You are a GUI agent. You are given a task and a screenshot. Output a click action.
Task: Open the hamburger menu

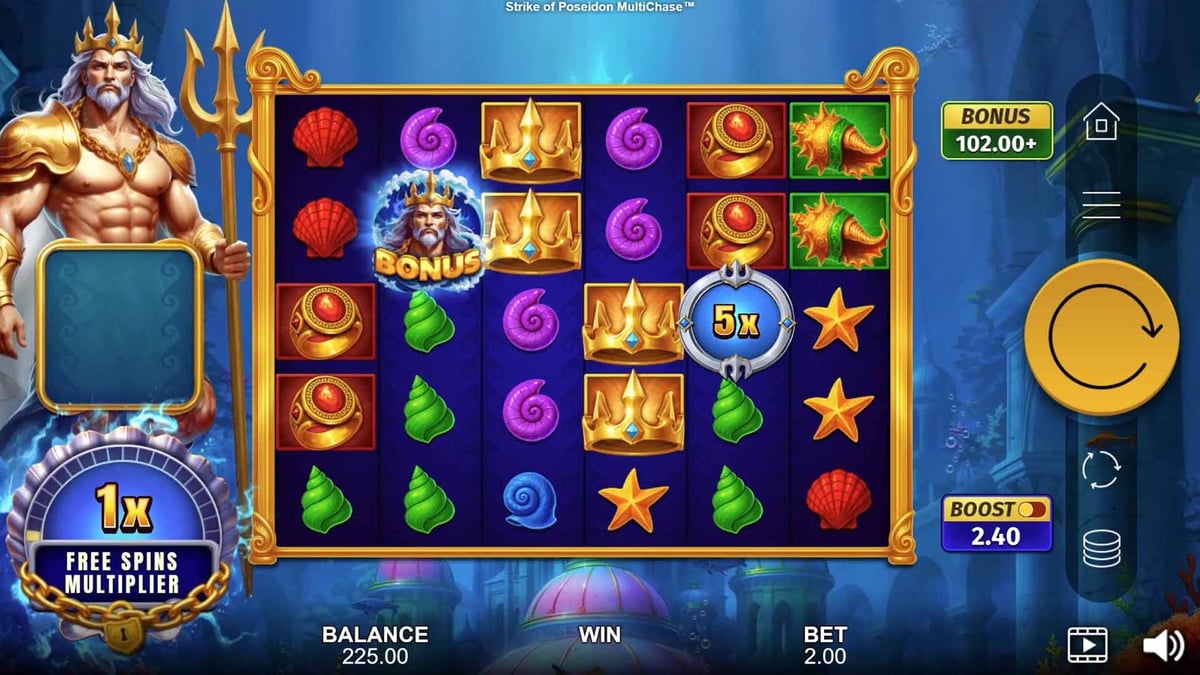[1101, 205]
